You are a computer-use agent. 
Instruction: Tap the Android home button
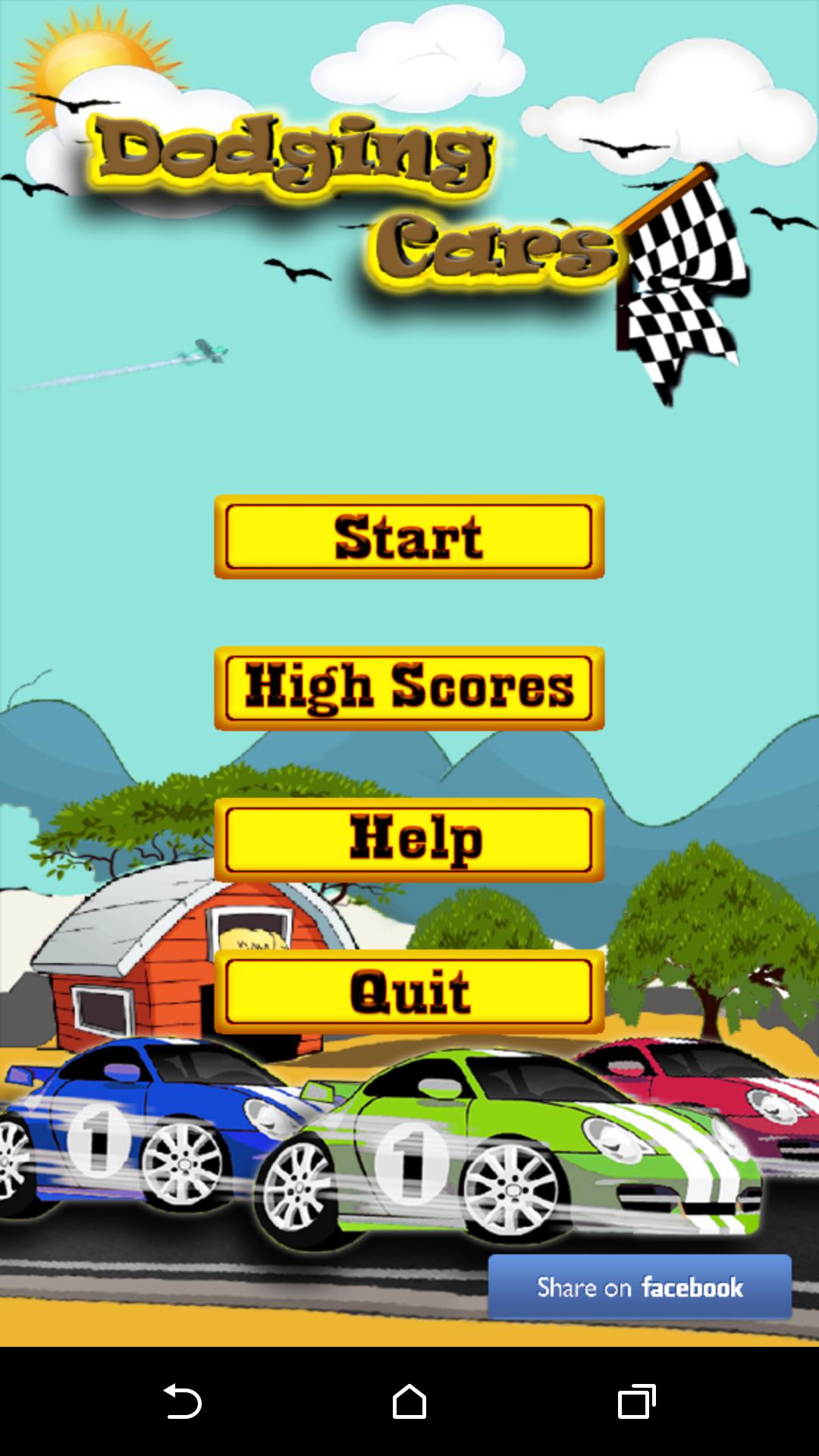[x=409, y=1401]
